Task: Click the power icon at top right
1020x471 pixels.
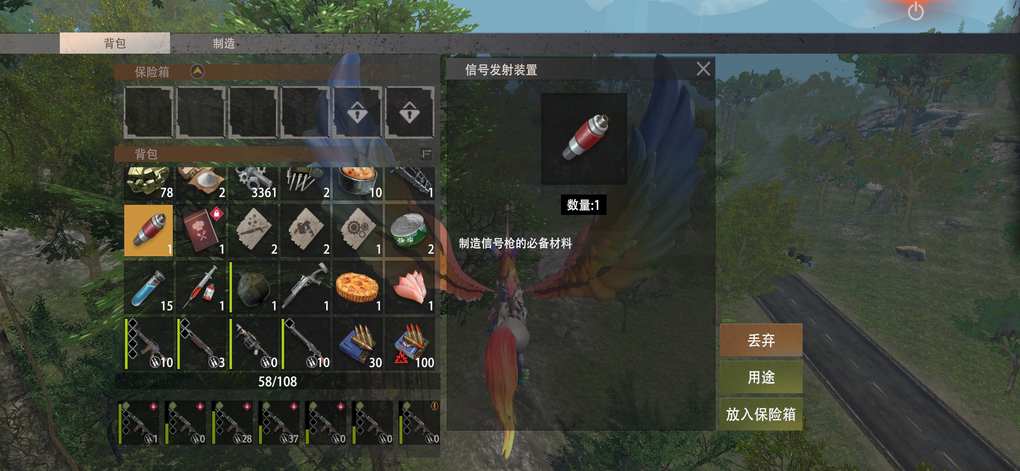Action: tap(915, 12)
